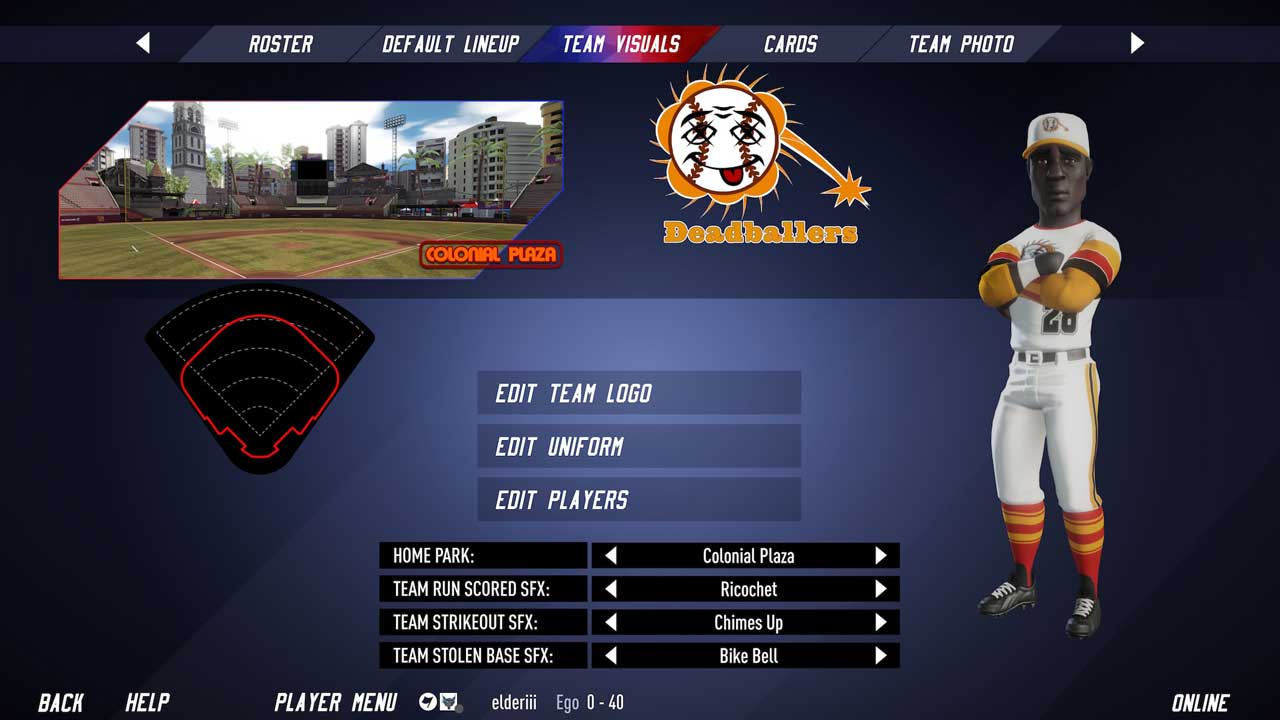Open the Default Lineup tab
This screenshot has width=1280, height=720.
click(x=451, y=44)
